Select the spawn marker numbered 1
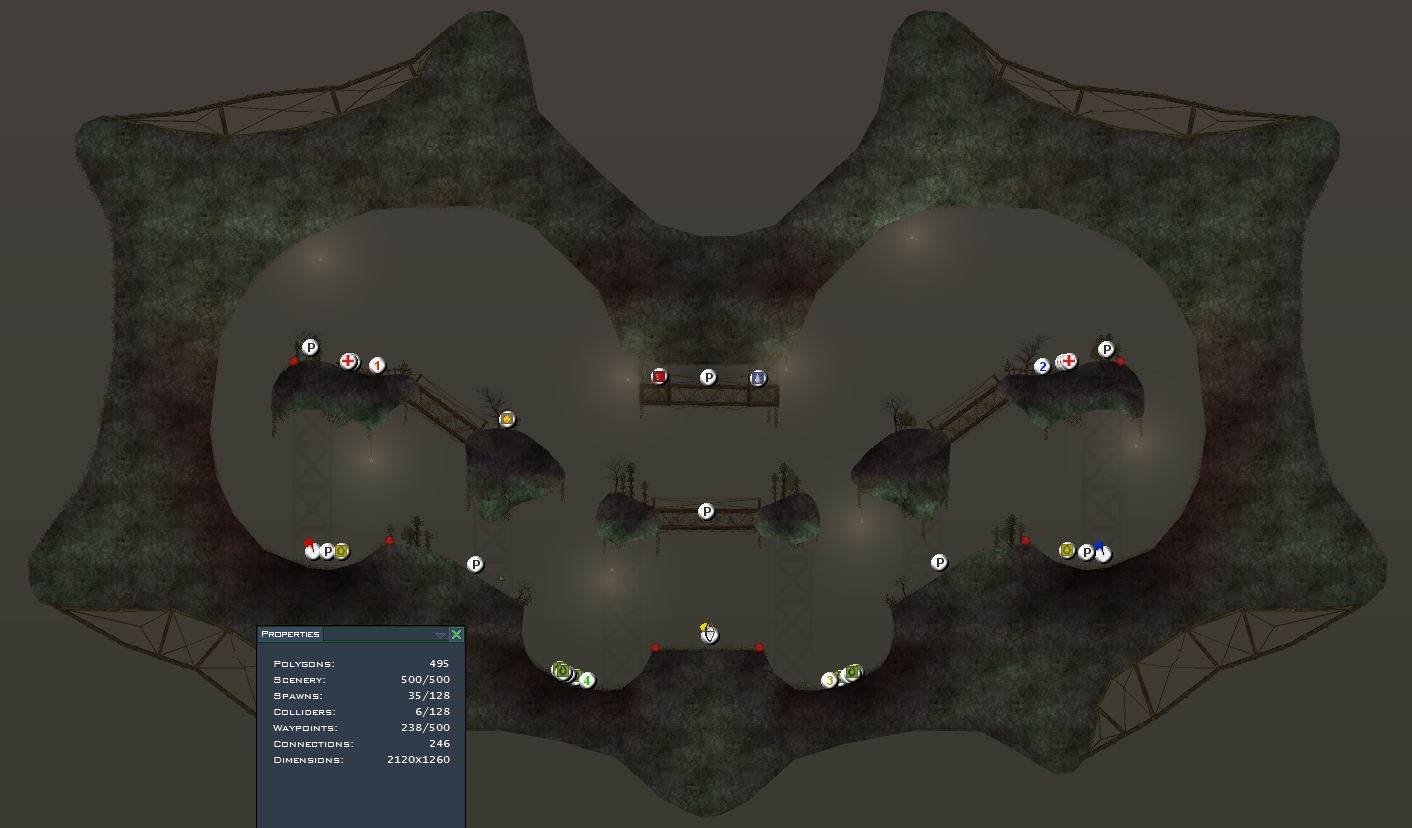 coord(377,366)
